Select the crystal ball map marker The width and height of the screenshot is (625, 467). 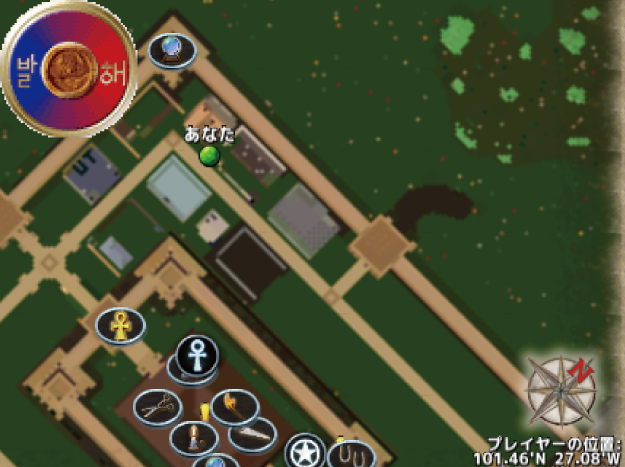(x=172, y=48)
